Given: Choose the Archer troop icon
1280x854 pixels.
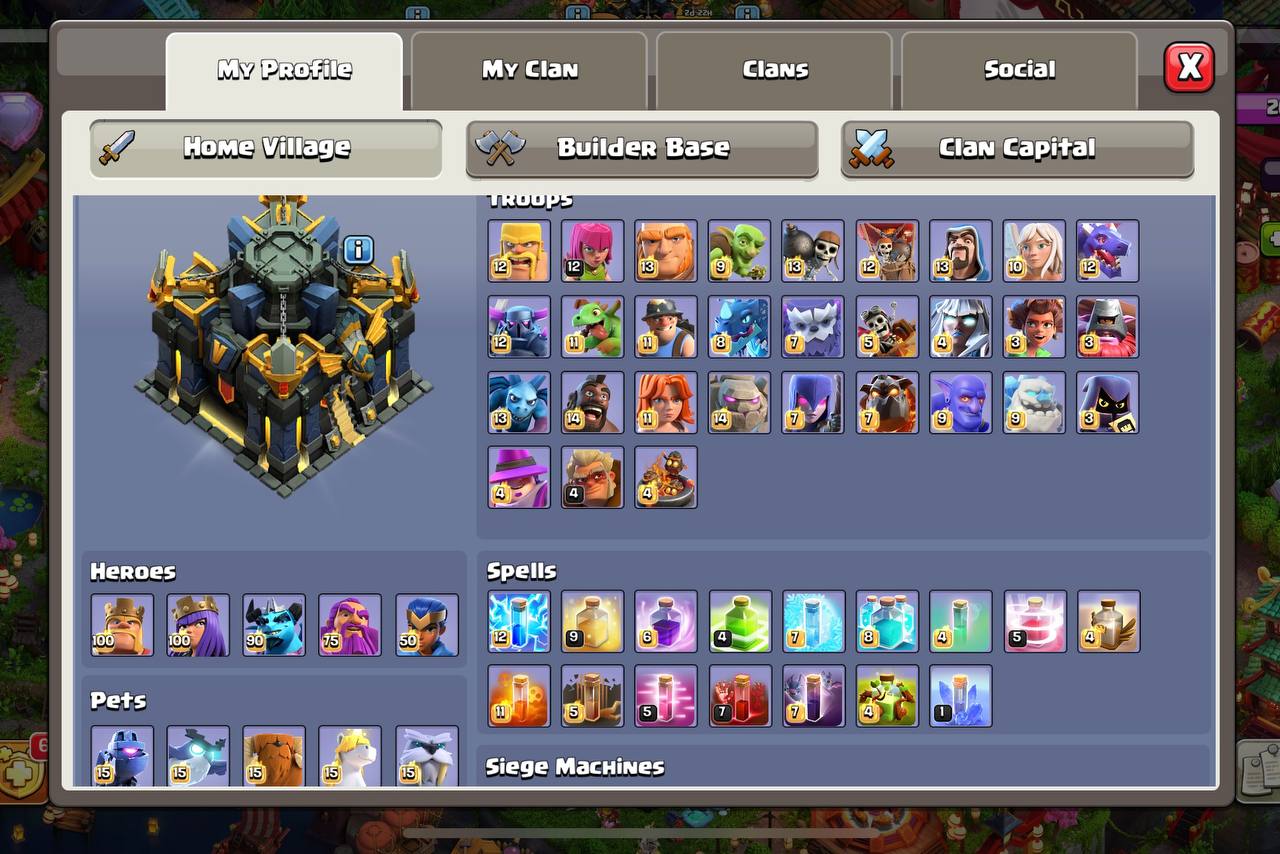Looking at the screenshot, I should [x=592, y=251].
